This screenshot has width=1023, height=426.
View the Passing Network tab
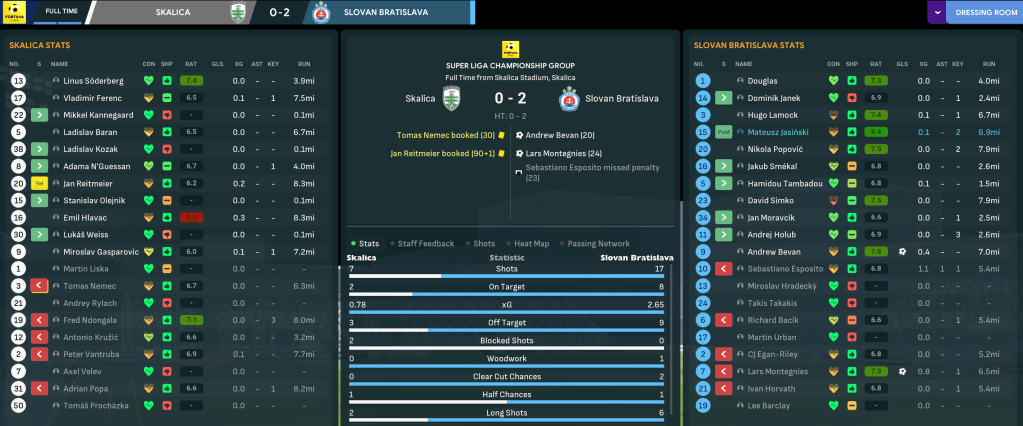[x=599, y=243]
